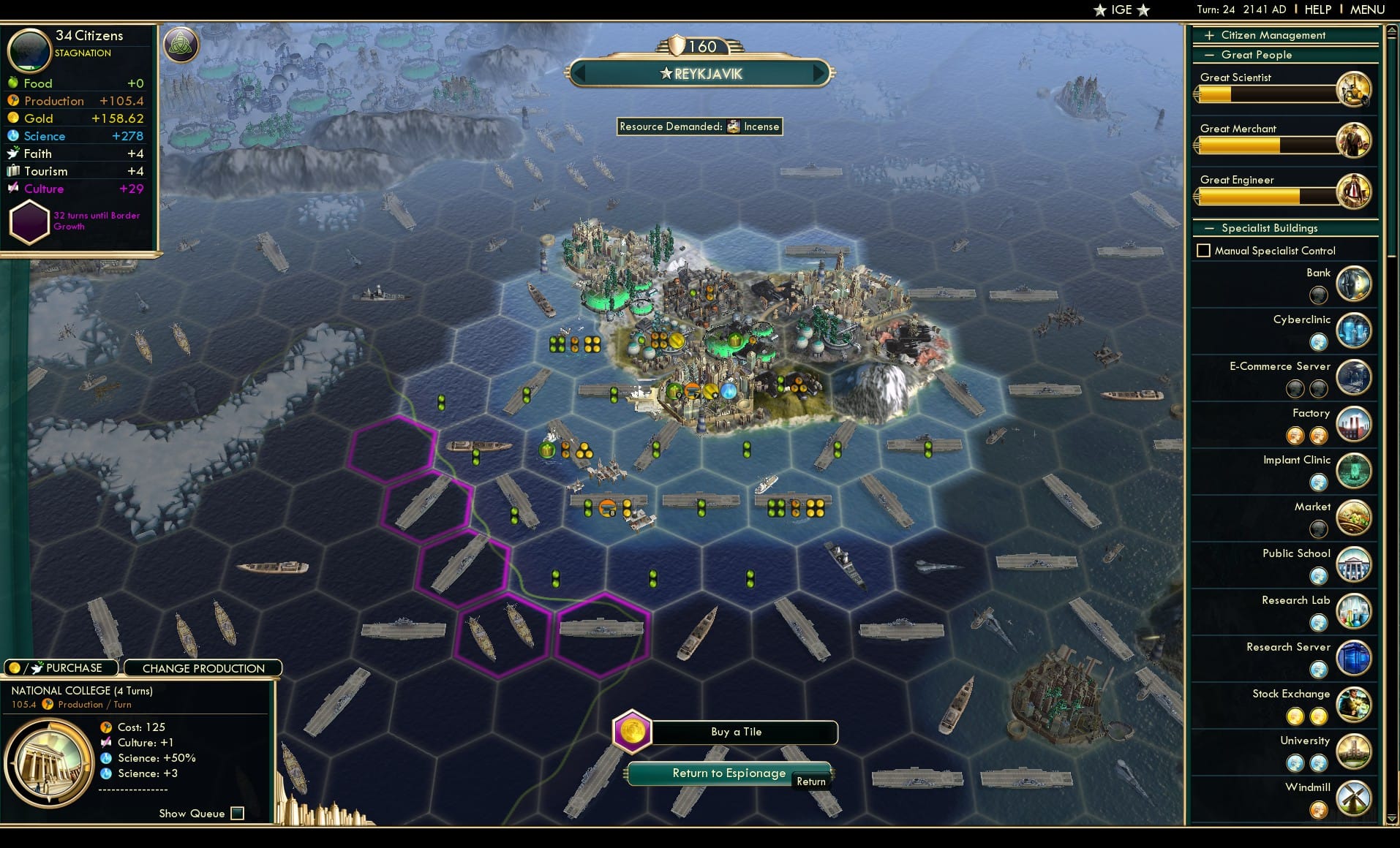Screen dimensions: 1400x848
Task: Enable Manual Specialist Control
Action: (x=1204, y=251)
